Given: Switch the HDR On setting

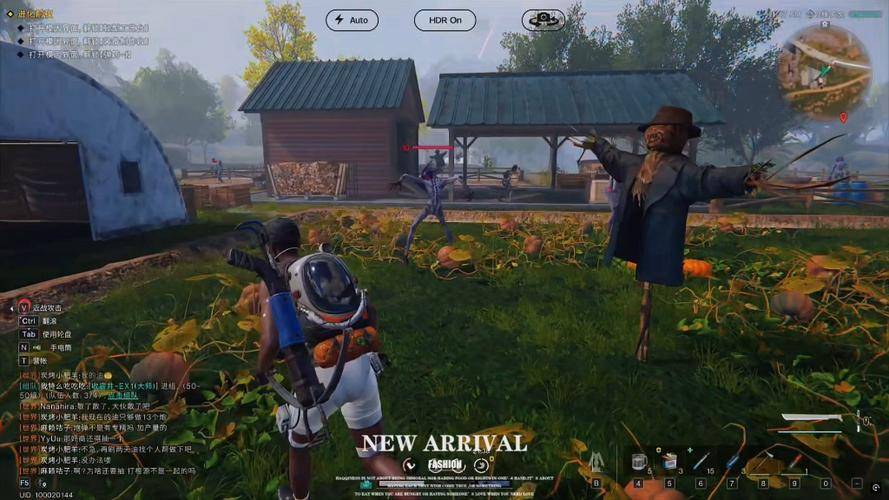Looking at the screenshot, I should [444, 20].
